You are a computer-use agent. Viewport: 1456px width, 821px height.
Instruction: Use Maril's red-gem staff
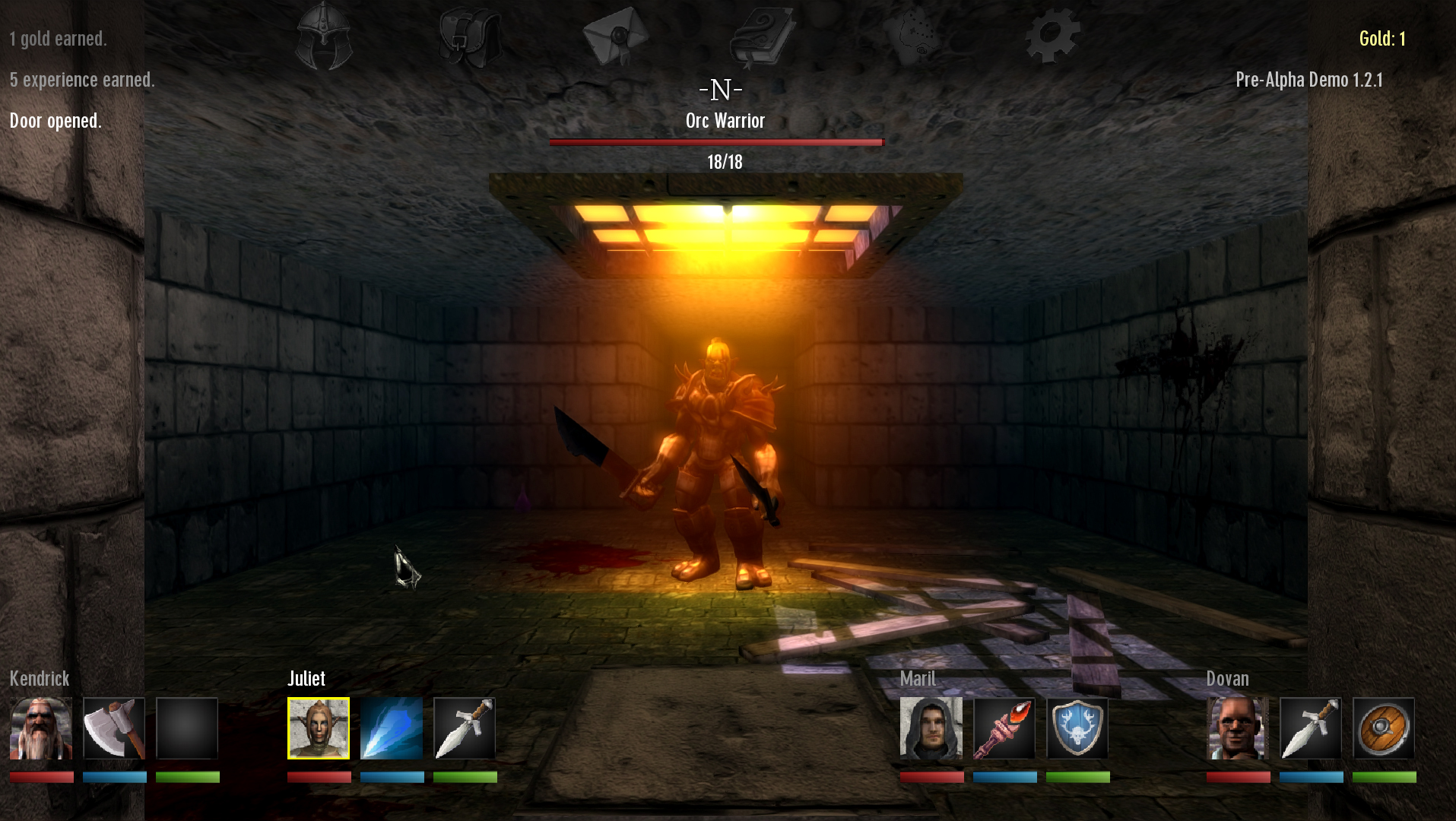1004,728
